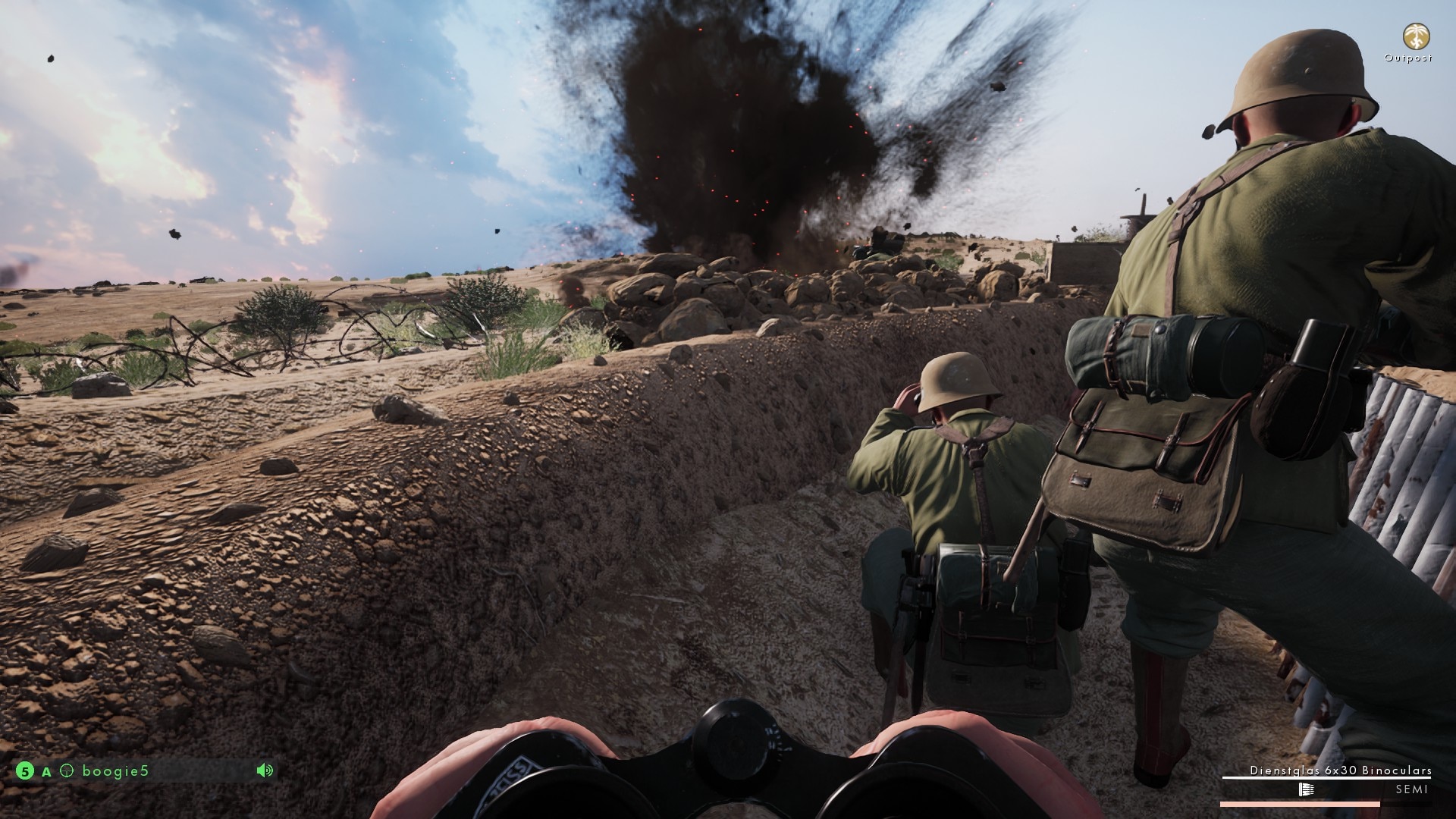Click the squad letter A indicator
Image resolution: width=1456 pixels, height=819 pixels.
47,770
